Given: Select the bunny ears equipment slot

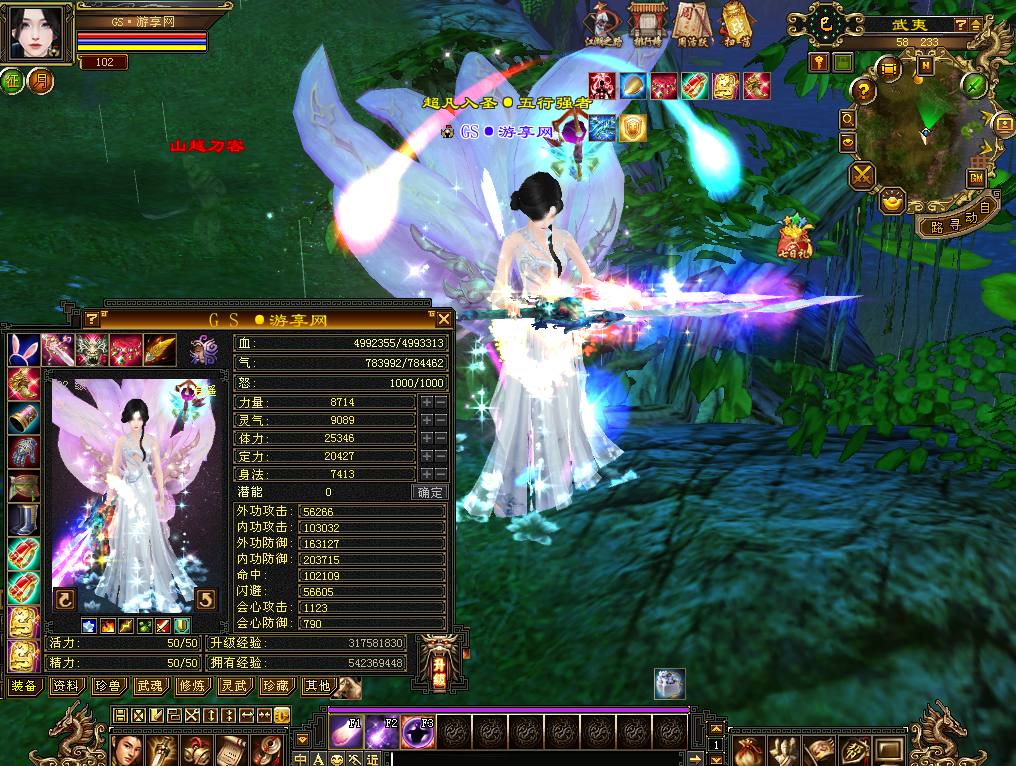Looking at the screenshot, I should (x=23, y=350).
